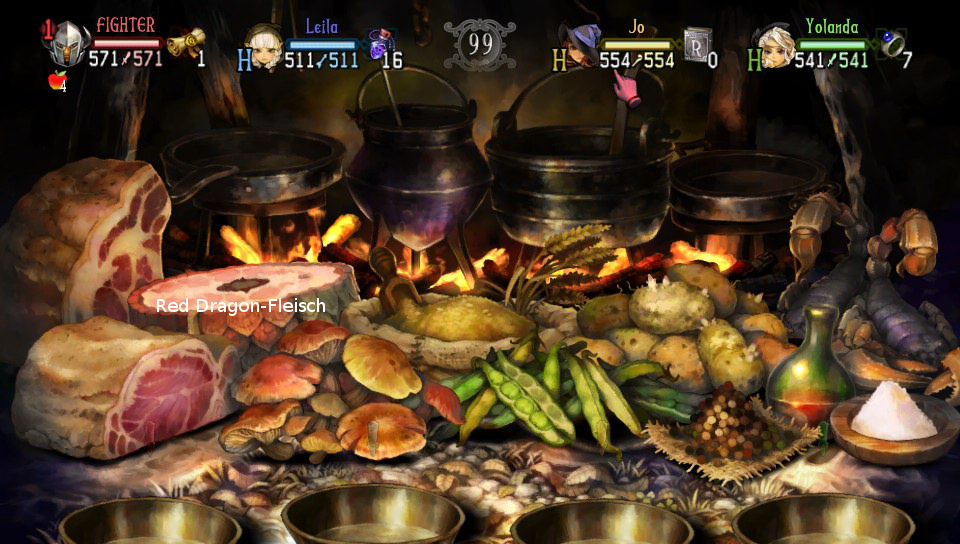
Task: Click the red apple icon under Fighter
Action: [x=56, y=80]
